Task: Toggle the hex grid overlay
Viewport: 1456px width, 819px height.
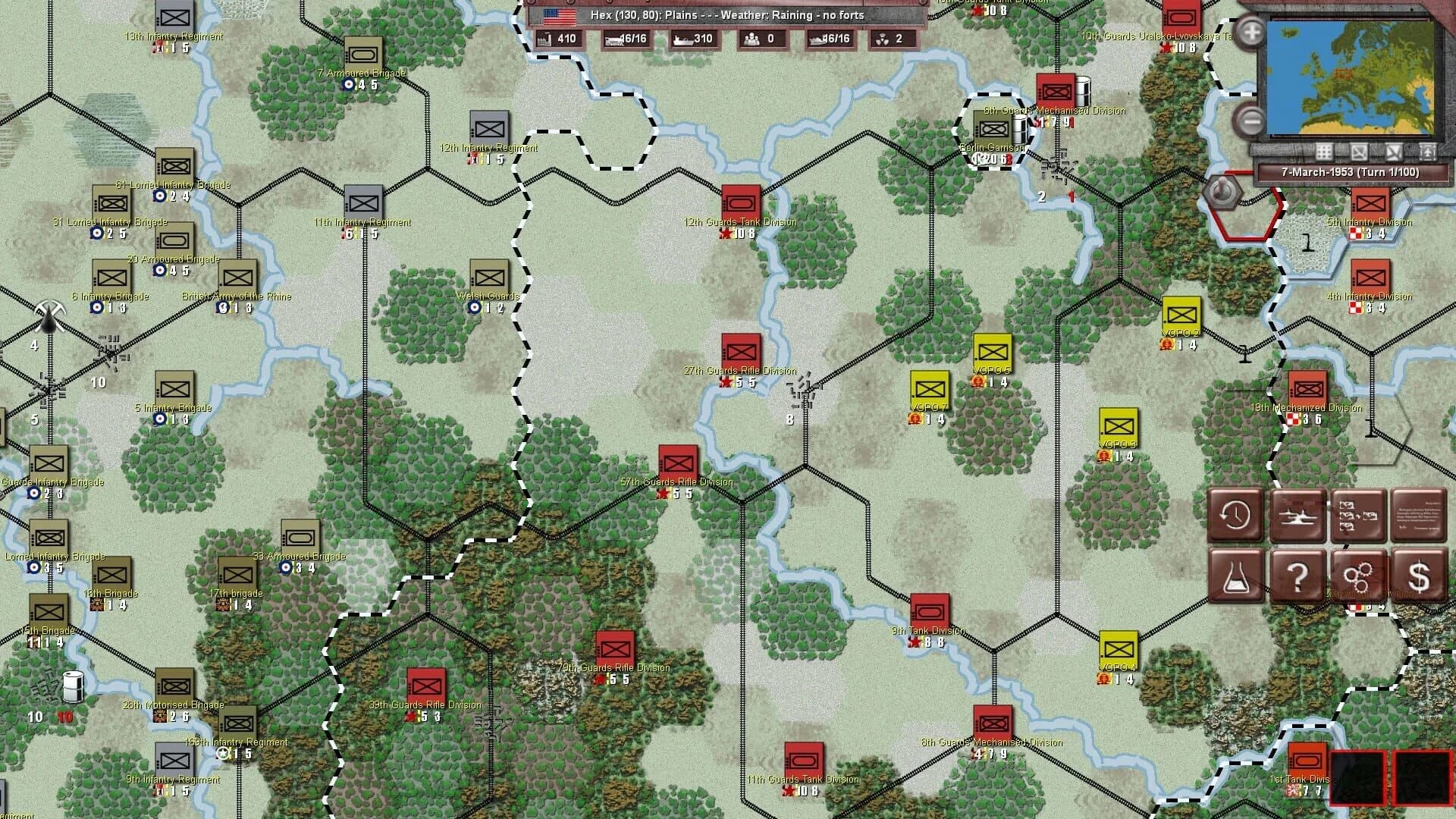Action: (1323, 152)
